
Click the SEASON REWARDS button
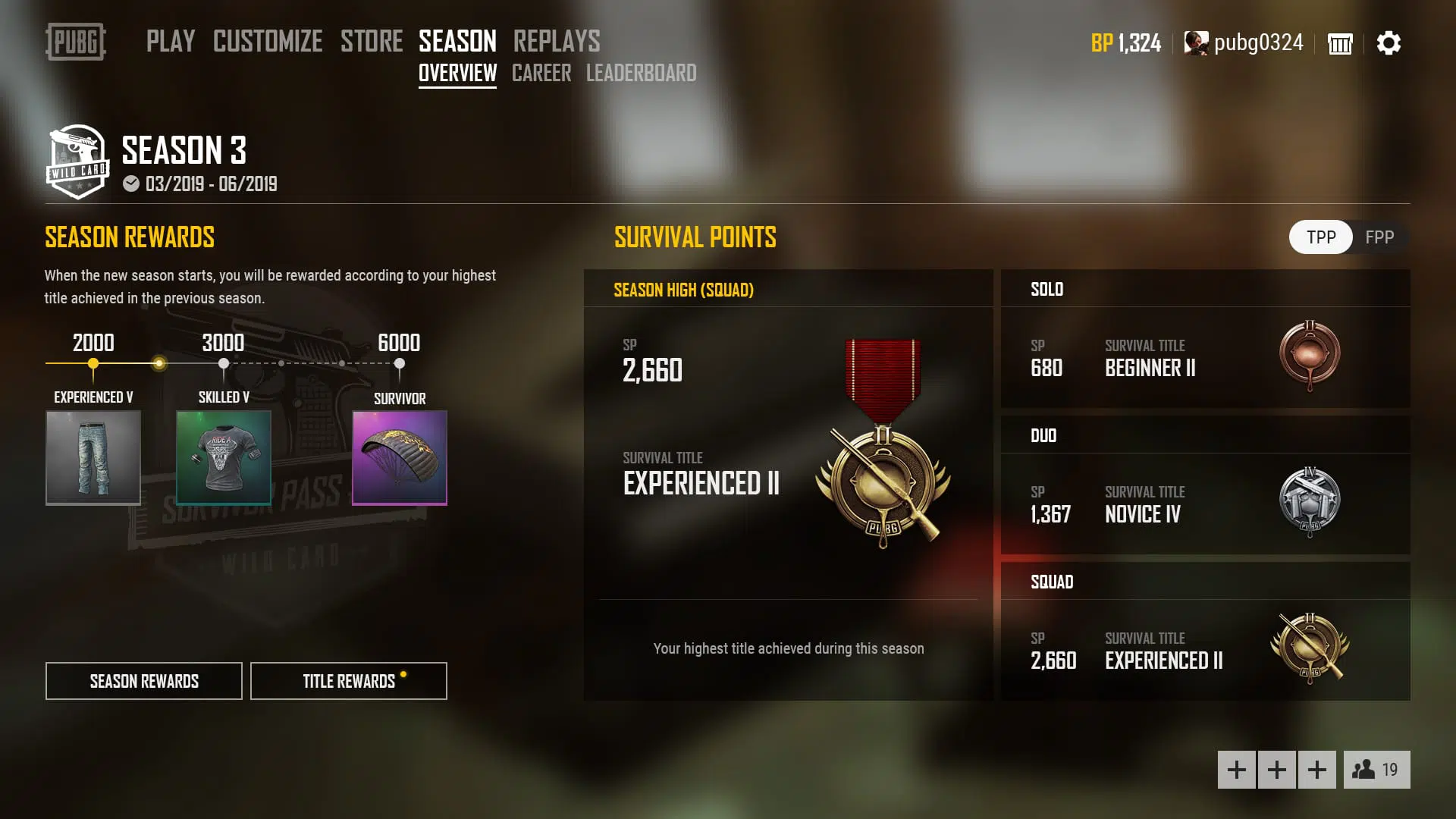point(143,680)
